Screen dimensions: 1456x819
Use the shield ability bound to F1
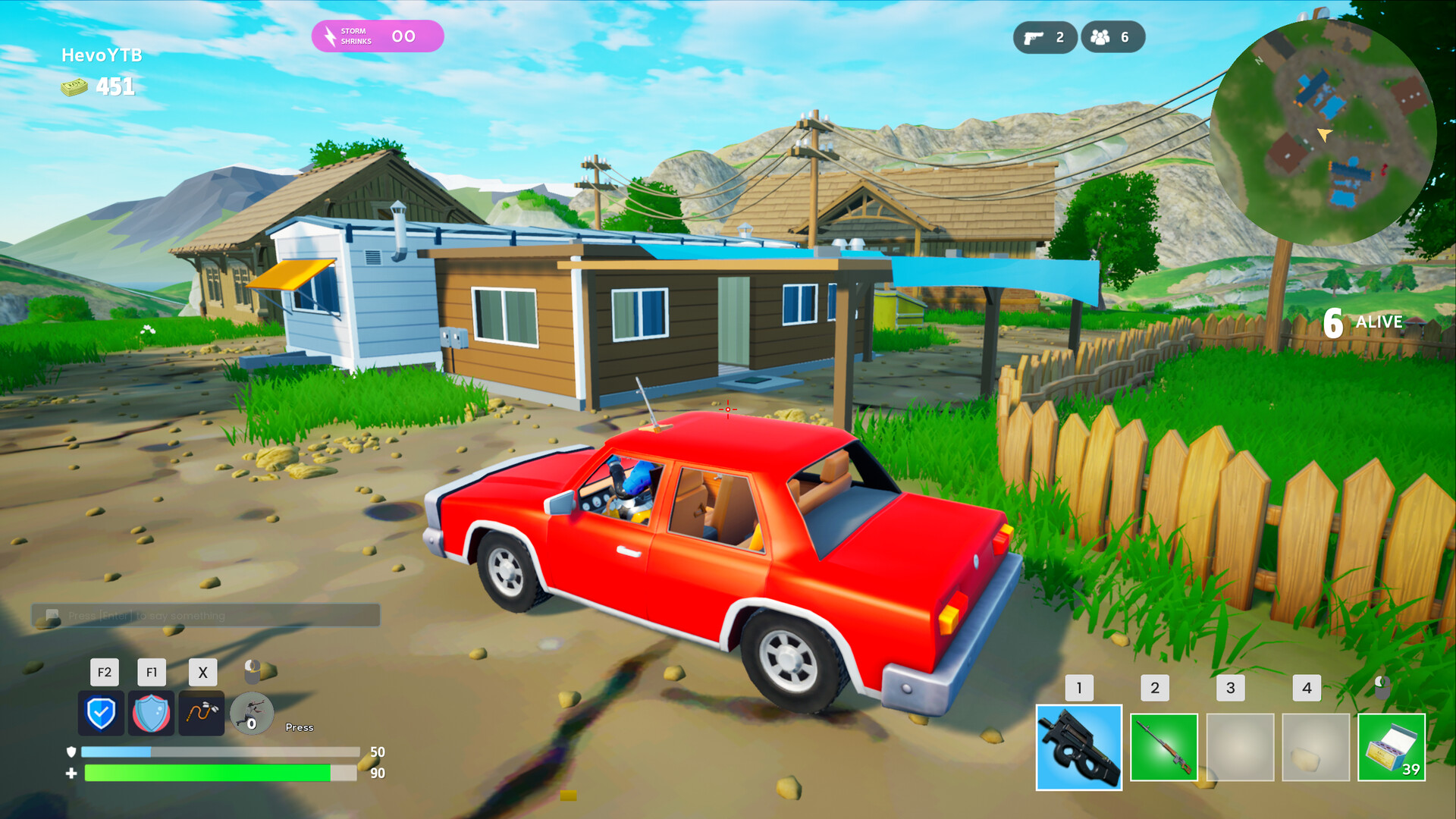[151, 711]
